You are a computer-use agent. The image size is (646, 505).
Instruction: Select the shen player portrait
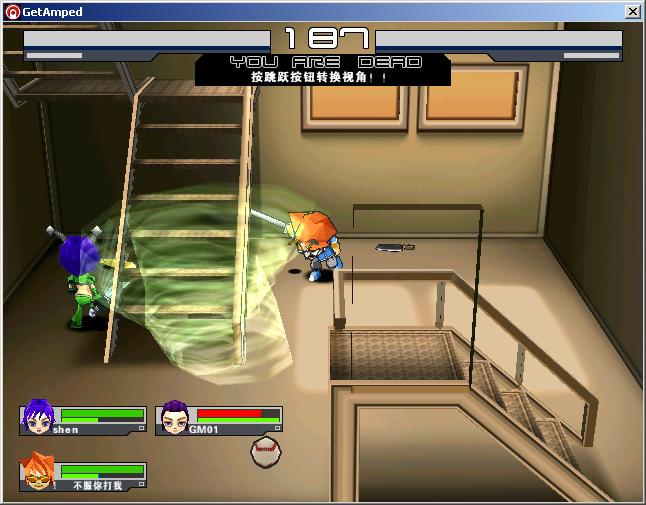pos(39,416)
